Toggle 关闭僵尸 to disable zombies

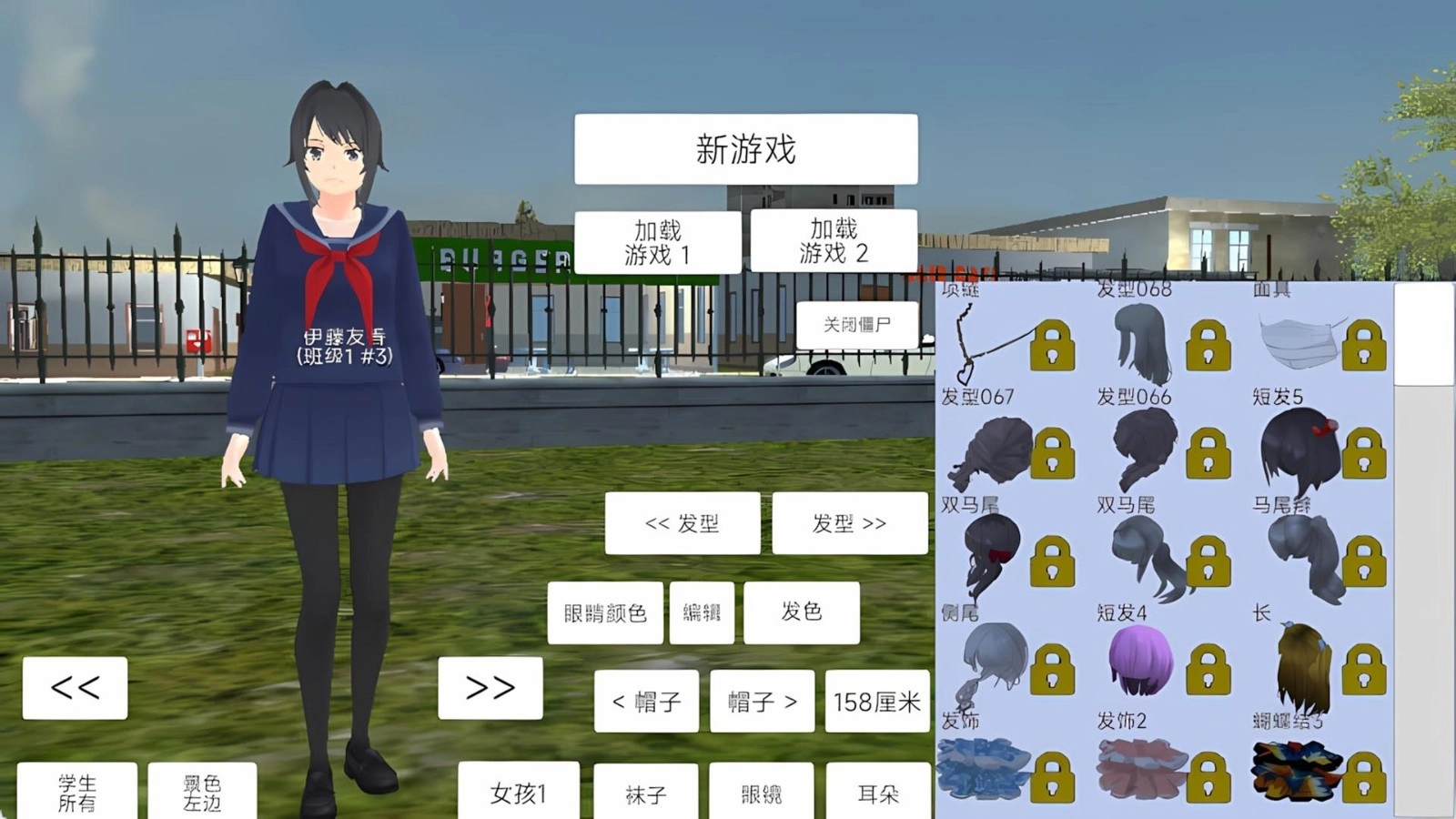[x=858, y=323]
